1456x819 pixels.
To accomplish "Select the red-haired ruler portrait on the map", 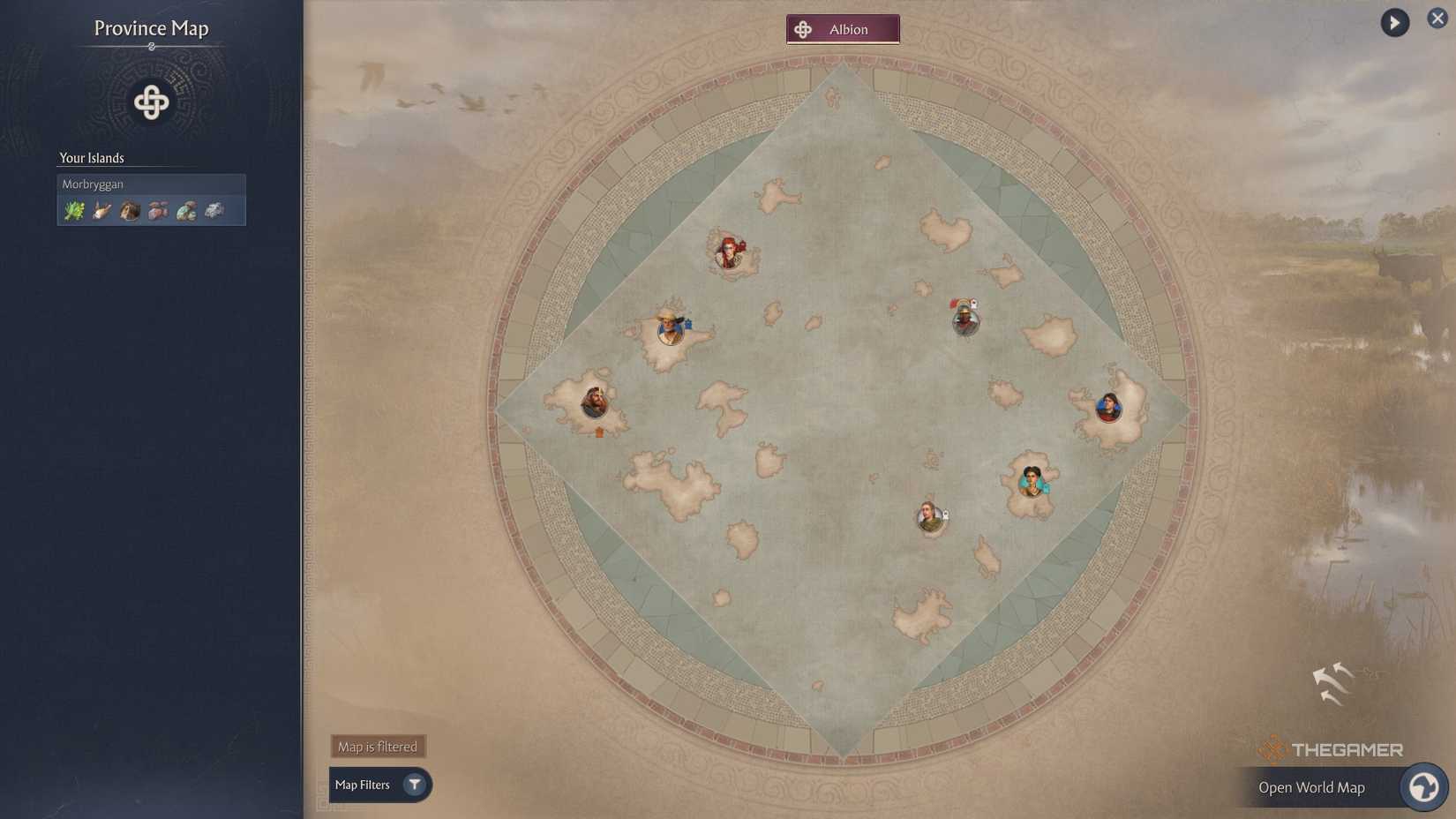I will pos(727,252).
